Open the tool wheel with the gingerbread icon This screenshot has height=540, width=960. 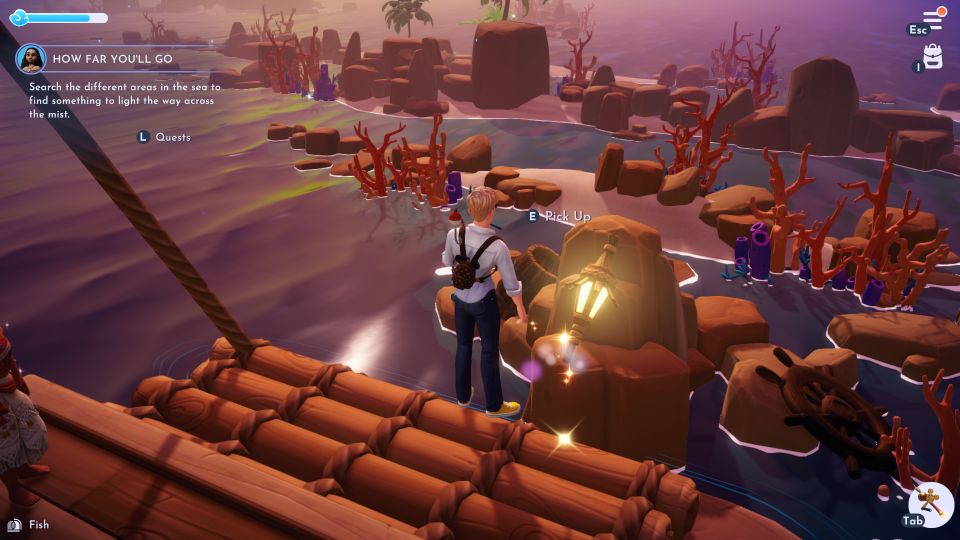point(932,500)
